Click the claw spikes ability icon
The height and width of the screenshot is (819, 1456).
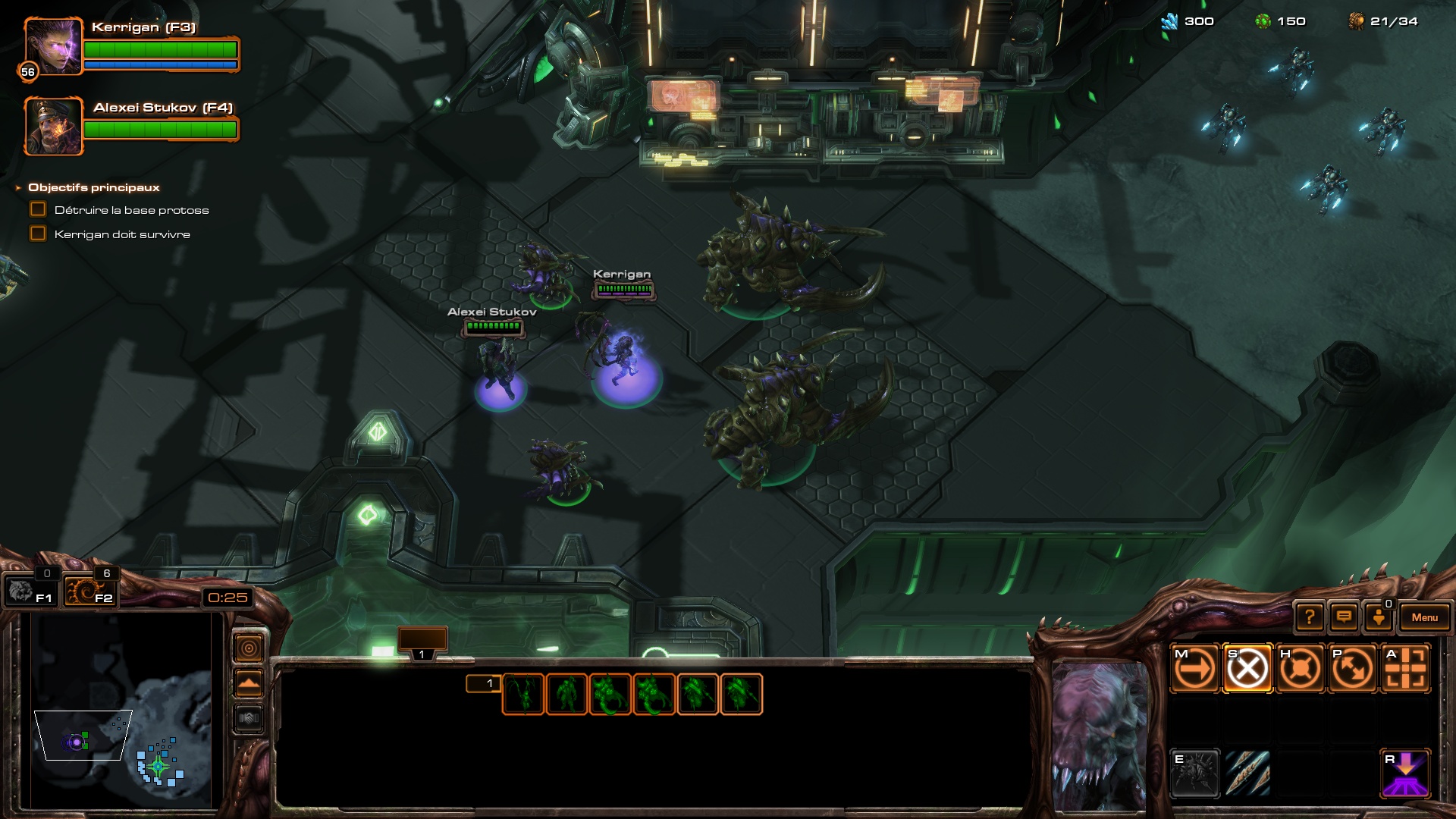(x=1247, y=773)
